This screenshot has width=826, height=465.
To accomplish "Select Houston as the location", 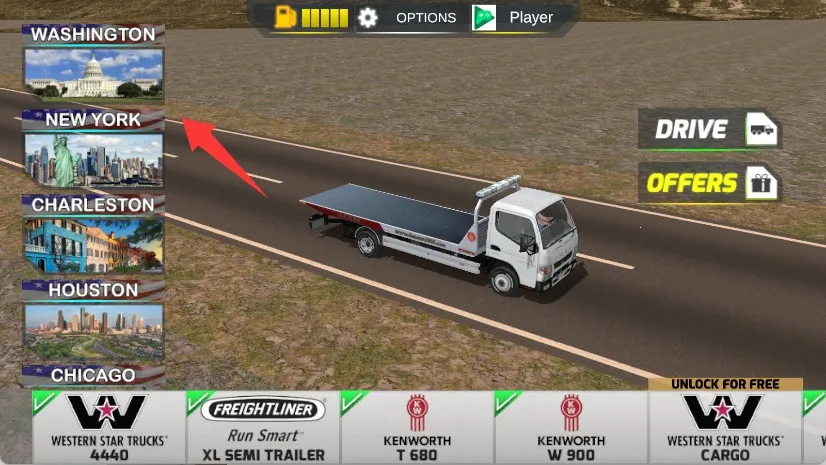I will 93,320.
